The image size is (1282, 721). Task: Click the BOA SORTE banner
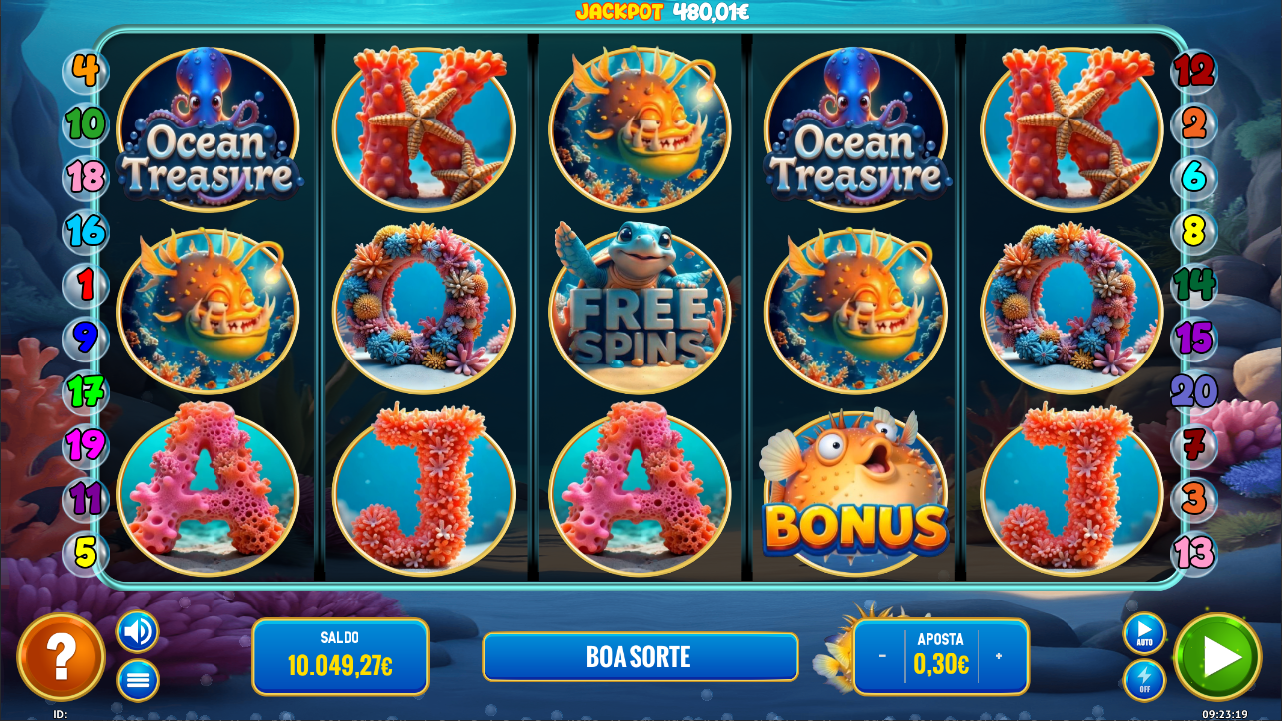(x=640, y=657)
